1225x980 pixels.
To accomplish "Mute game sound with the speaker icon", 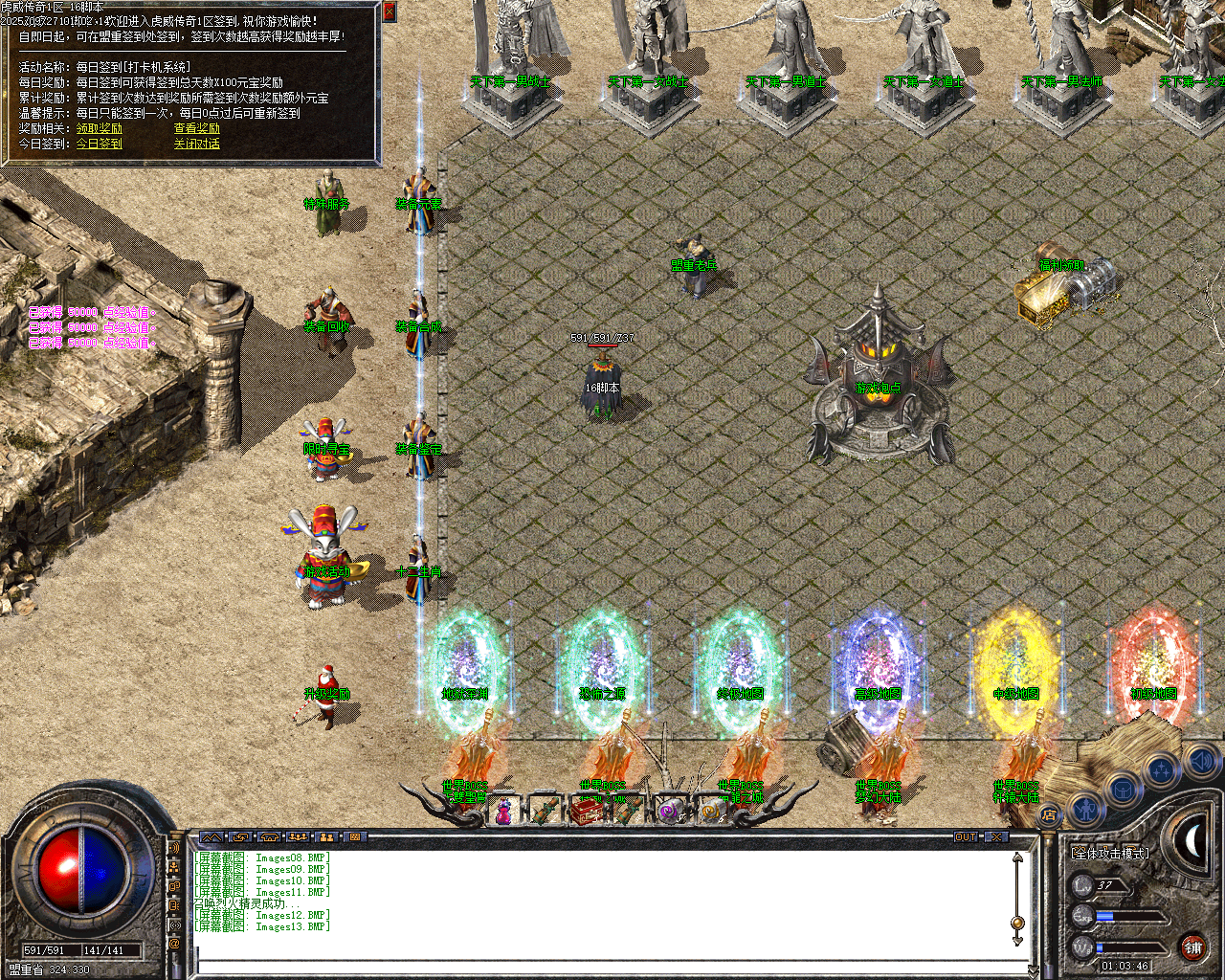I will (x=1201, y=761).
